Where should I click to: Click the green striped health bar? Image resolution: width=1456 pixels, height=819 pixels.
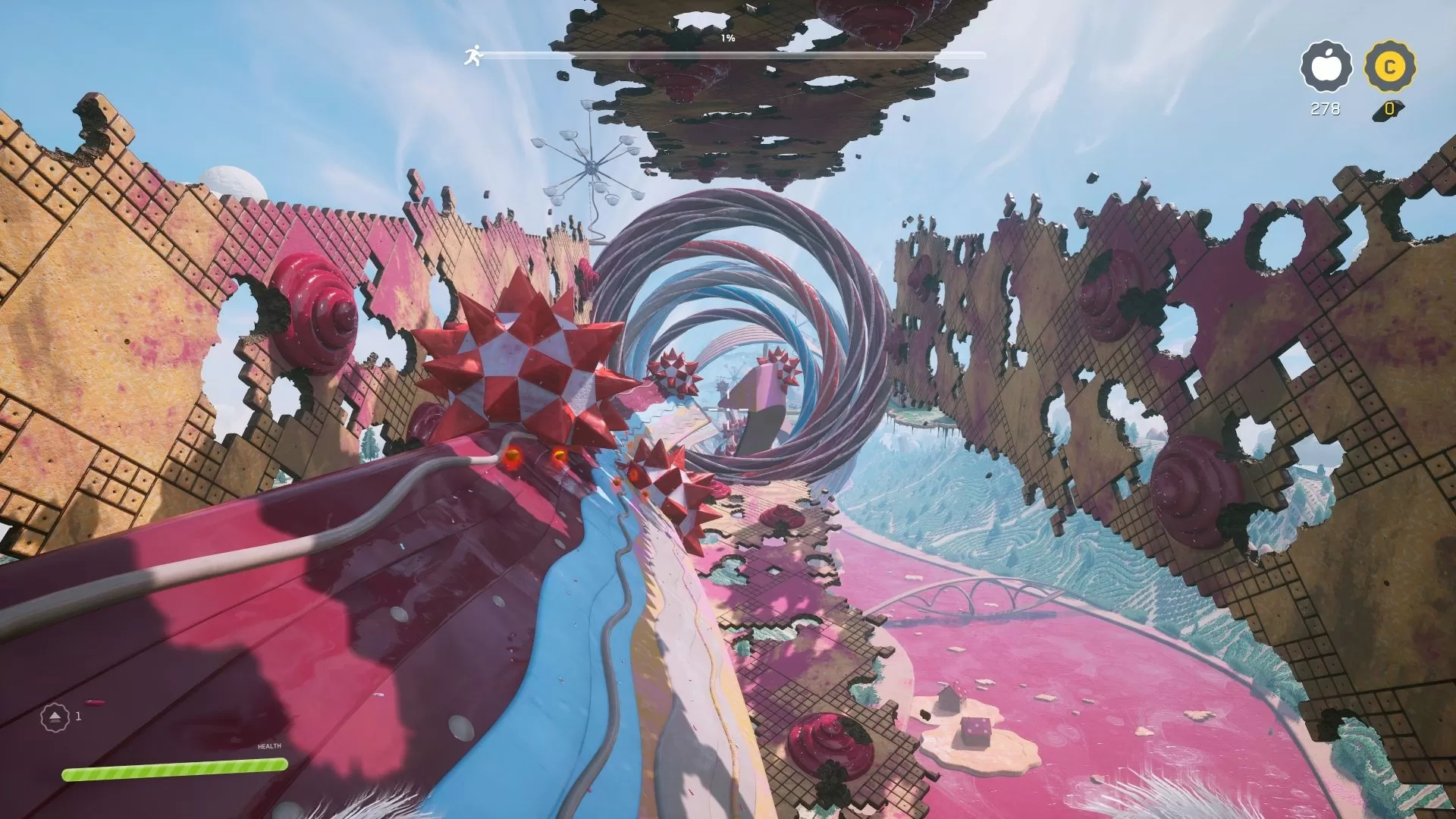(x=174, y=772)
